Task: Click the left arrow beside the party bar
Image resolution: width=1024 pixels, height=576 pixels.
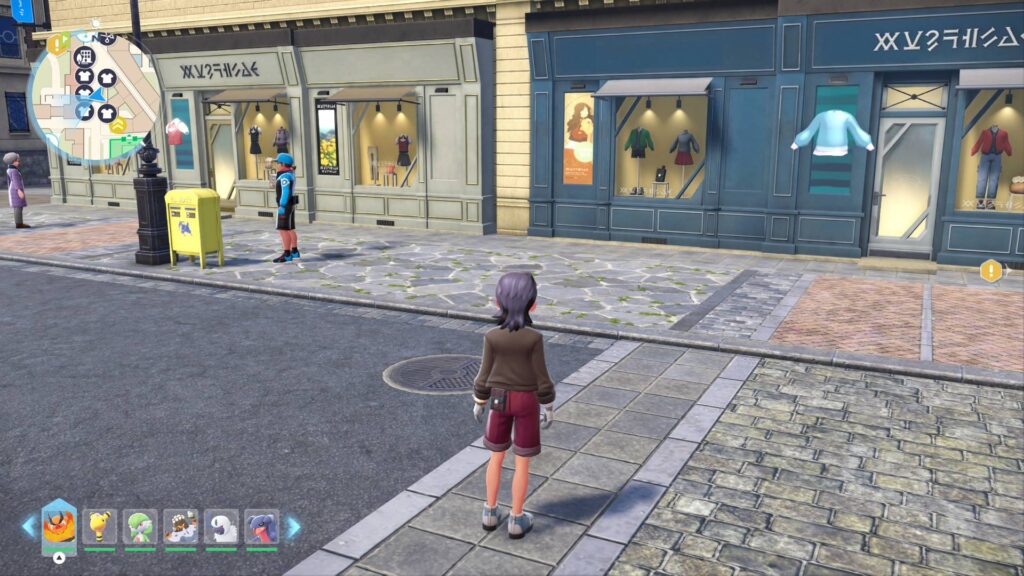Action: [x=28, y=526]
